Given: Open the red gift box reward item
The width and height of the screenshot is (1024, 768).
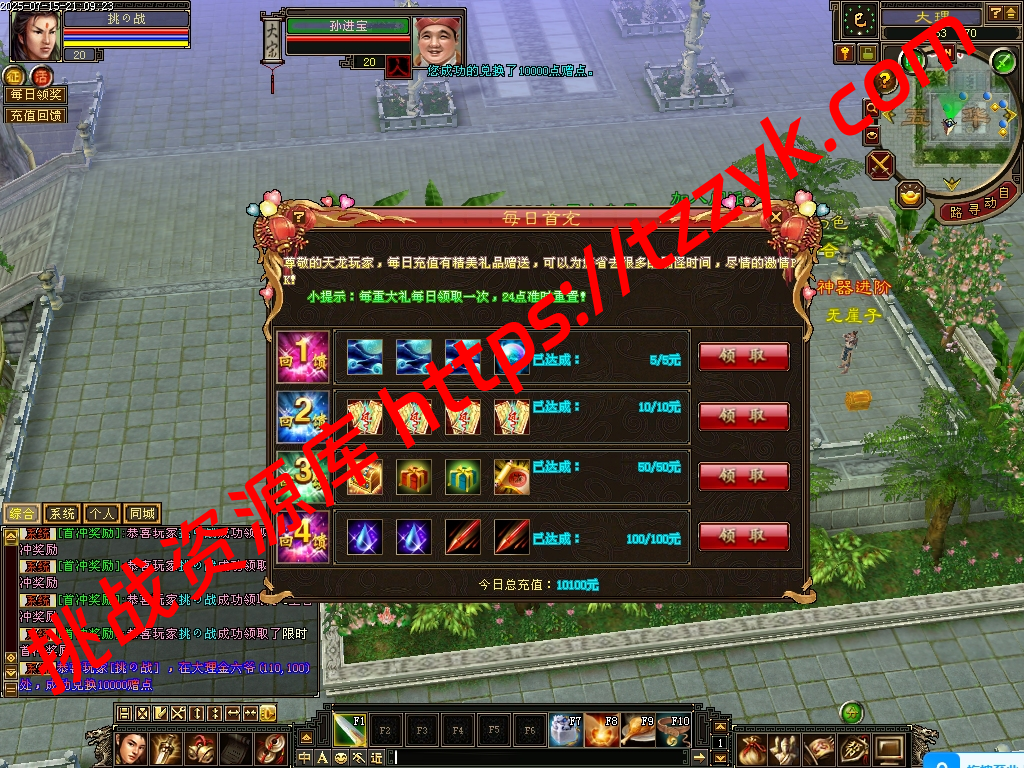Looking at the screenshot, I should [x=413, y=477].
